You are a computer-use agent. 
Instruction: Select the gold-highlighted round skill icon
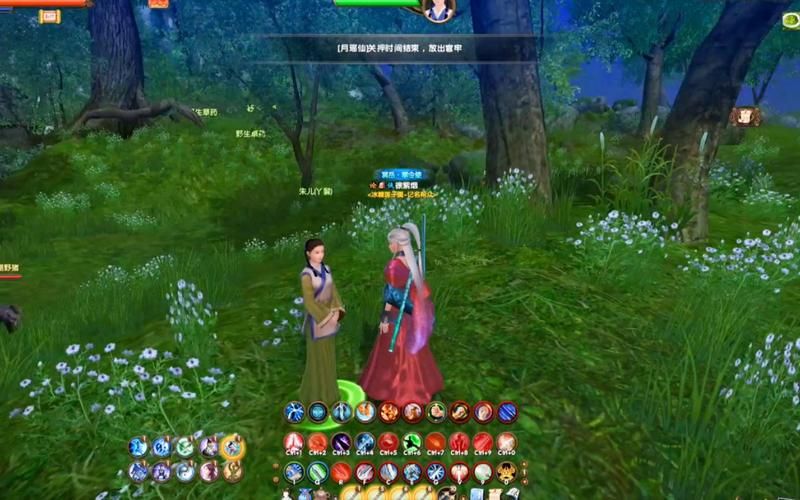[x=232, y=447]
